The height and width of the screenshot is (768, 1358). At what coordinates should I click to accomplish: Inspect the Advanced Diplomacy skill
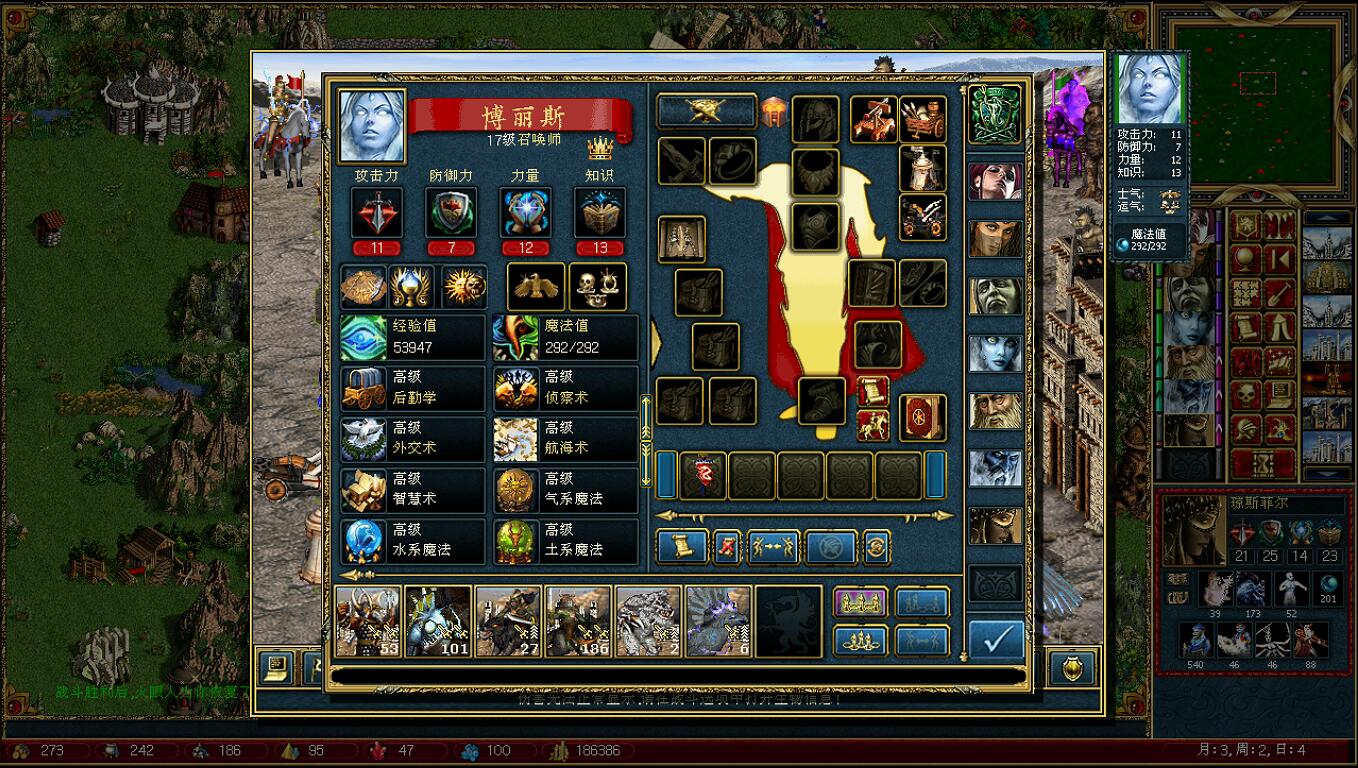coord(412,438)
